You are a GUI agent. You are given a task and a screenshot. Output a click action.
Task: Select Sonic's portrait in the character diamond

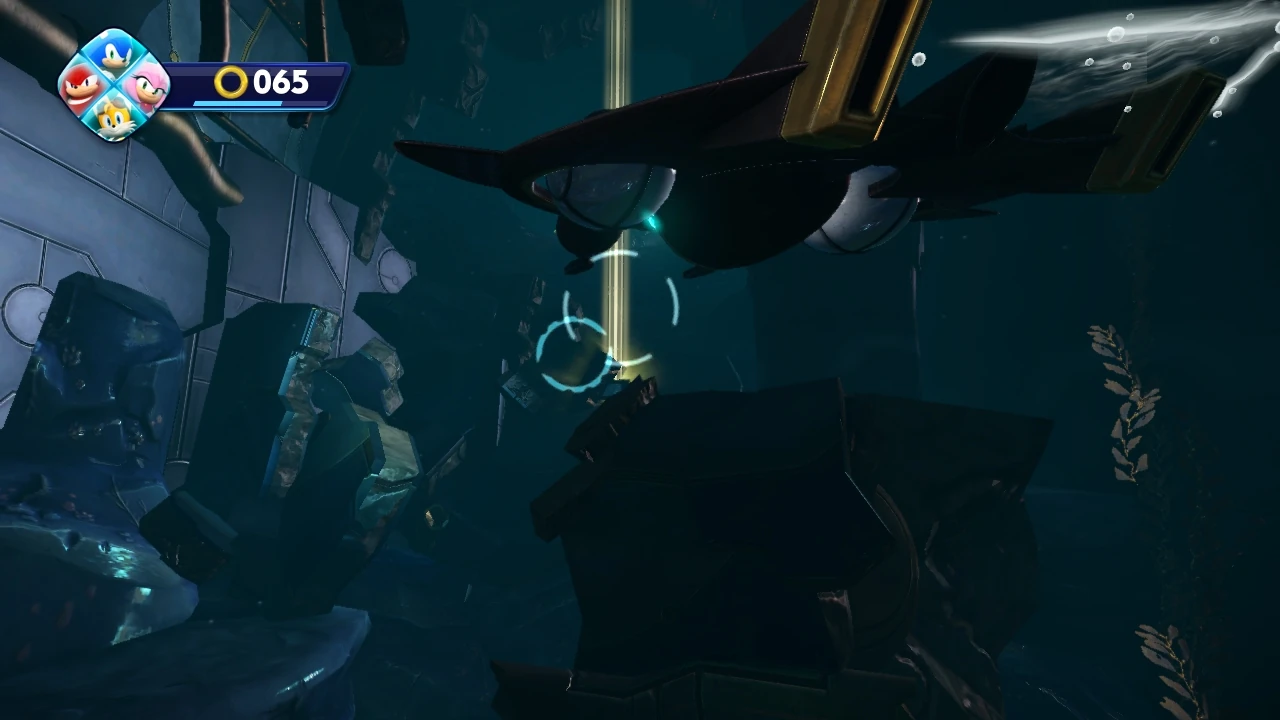pos(113,55)
